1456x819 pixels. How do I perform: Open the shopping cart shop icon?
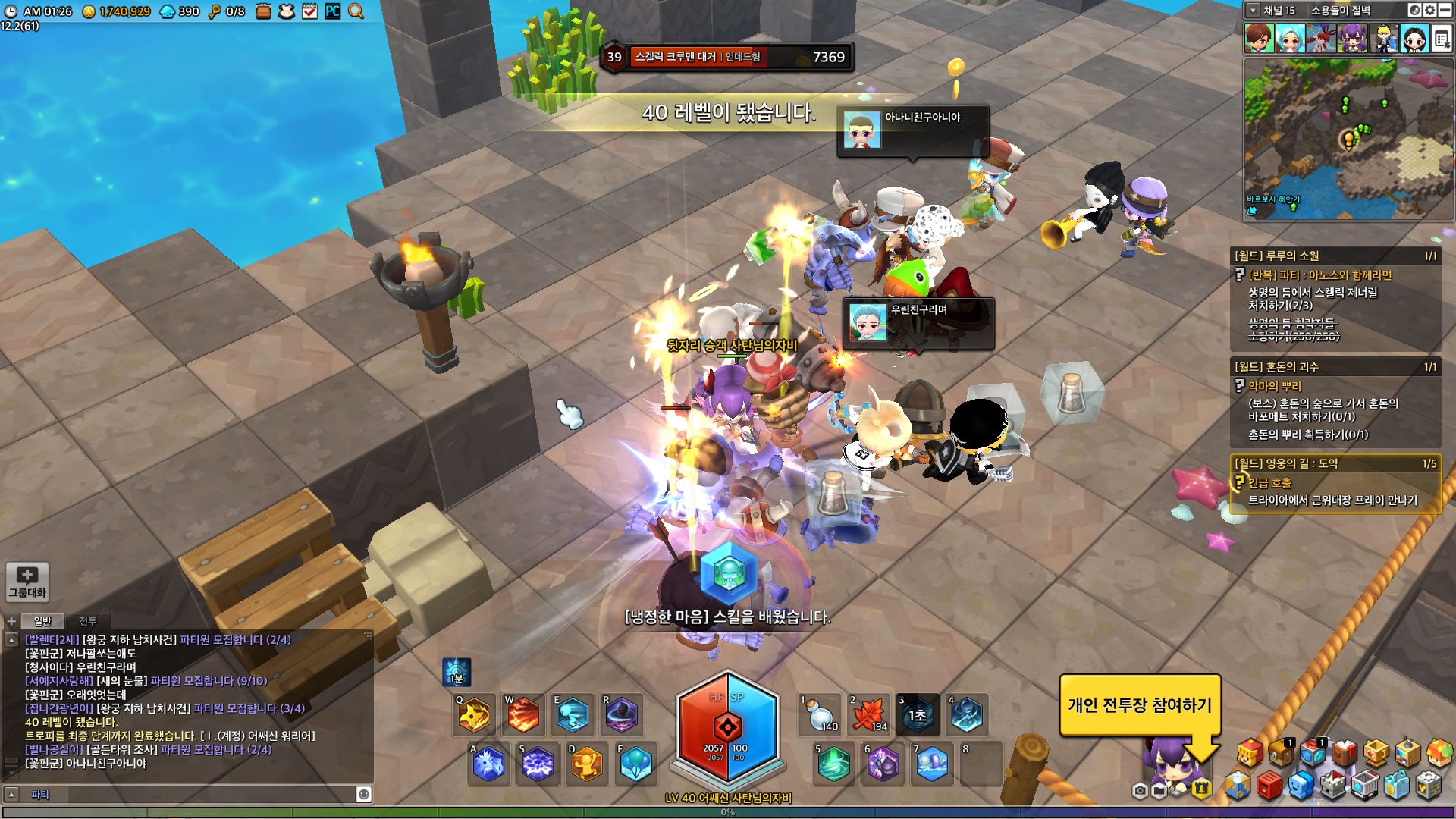pyautogui.click(x=1365, y=786)
